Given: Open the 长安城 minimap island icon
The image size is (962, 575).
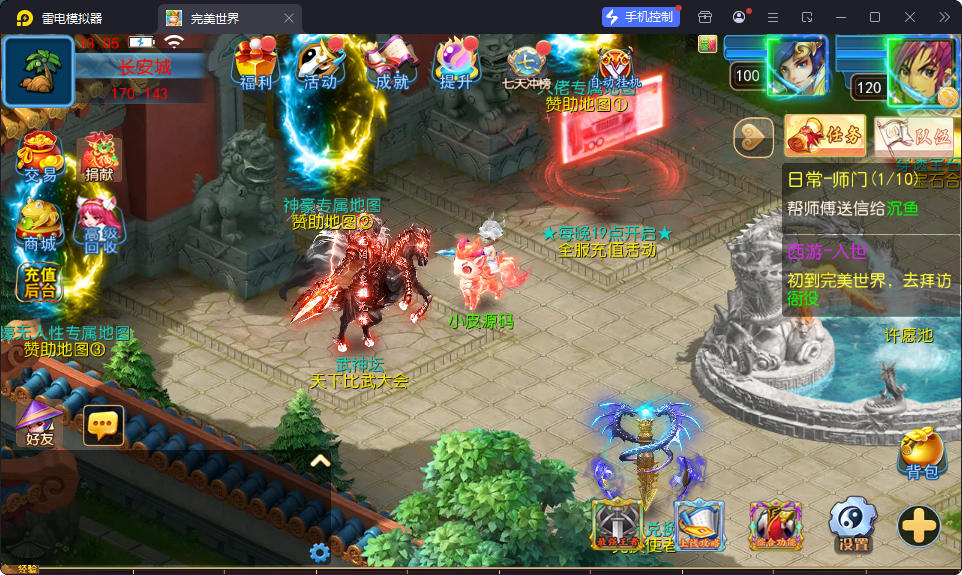Looking at the screenshot, I should coord(38,71).
